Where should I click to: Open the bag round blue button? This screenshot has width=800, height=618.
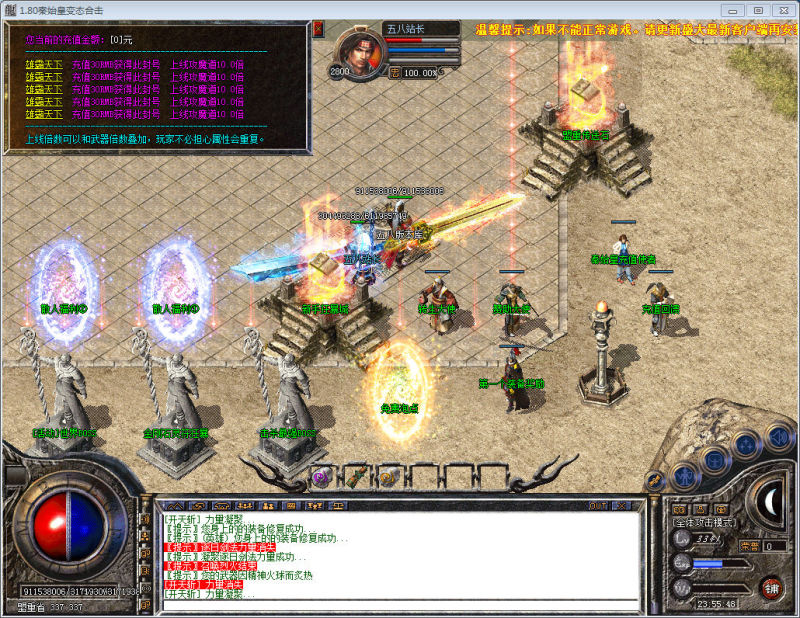pos(714,460)
